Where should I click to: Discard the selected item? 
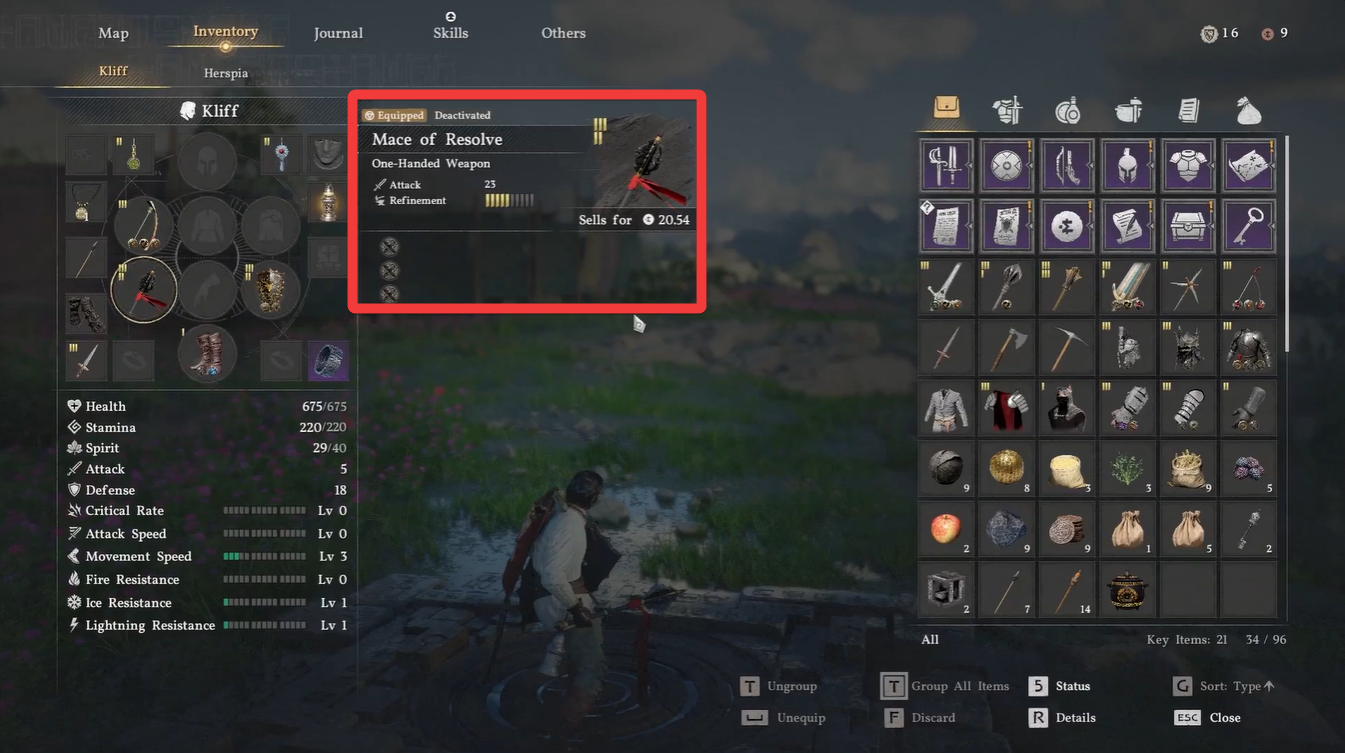click(930, 717)
